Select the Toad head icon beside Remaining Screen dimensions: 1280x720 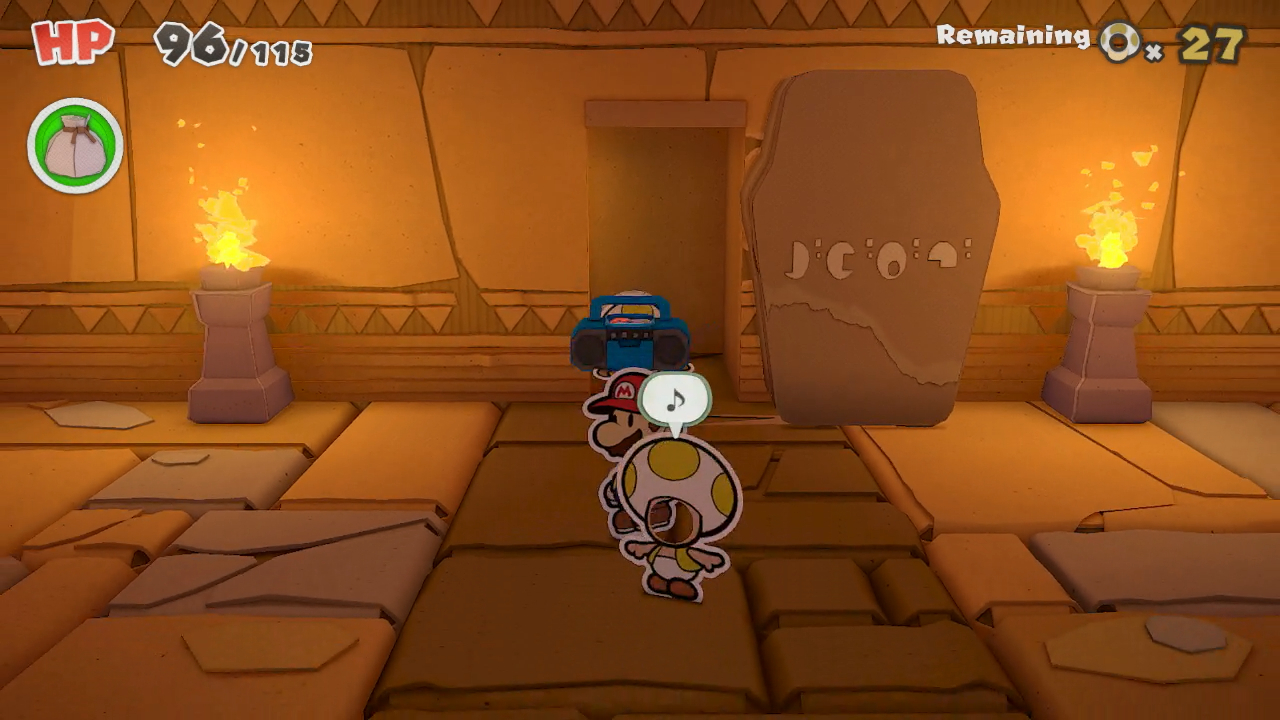pos(1122,42)
